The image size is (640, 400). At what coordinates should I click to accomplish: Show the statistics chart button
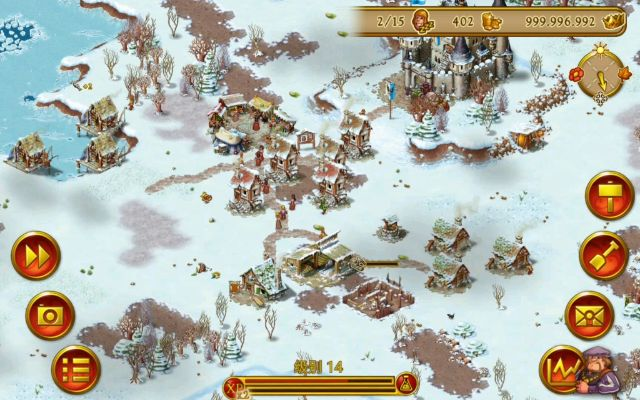click(x=562, y=369)
